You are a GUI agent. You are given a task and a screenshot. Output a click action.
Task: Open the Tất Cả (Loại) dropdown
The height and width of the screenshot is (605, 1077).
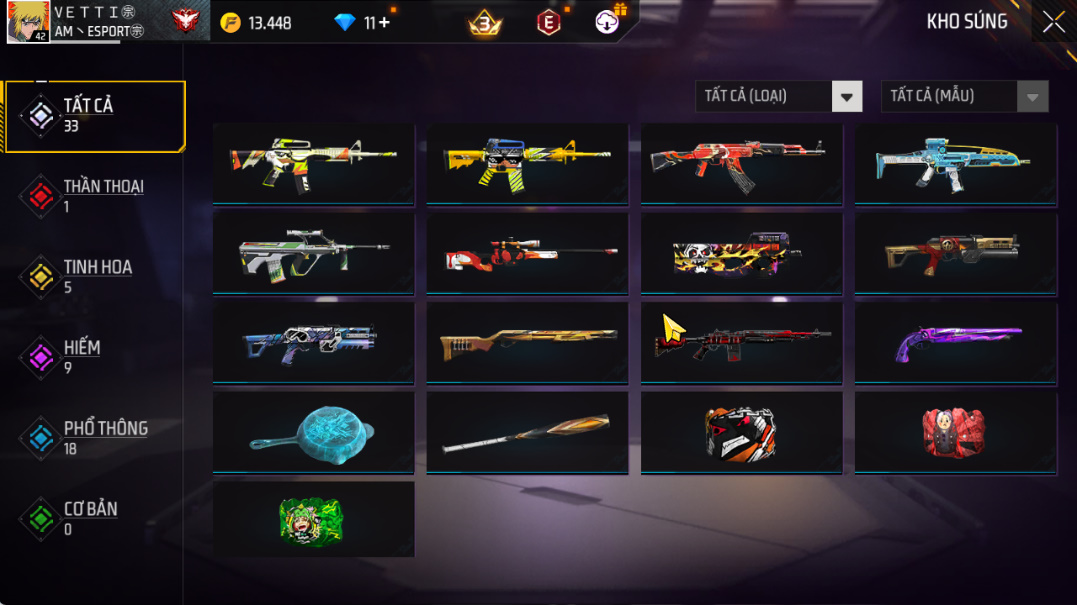(x=778, y=96)
